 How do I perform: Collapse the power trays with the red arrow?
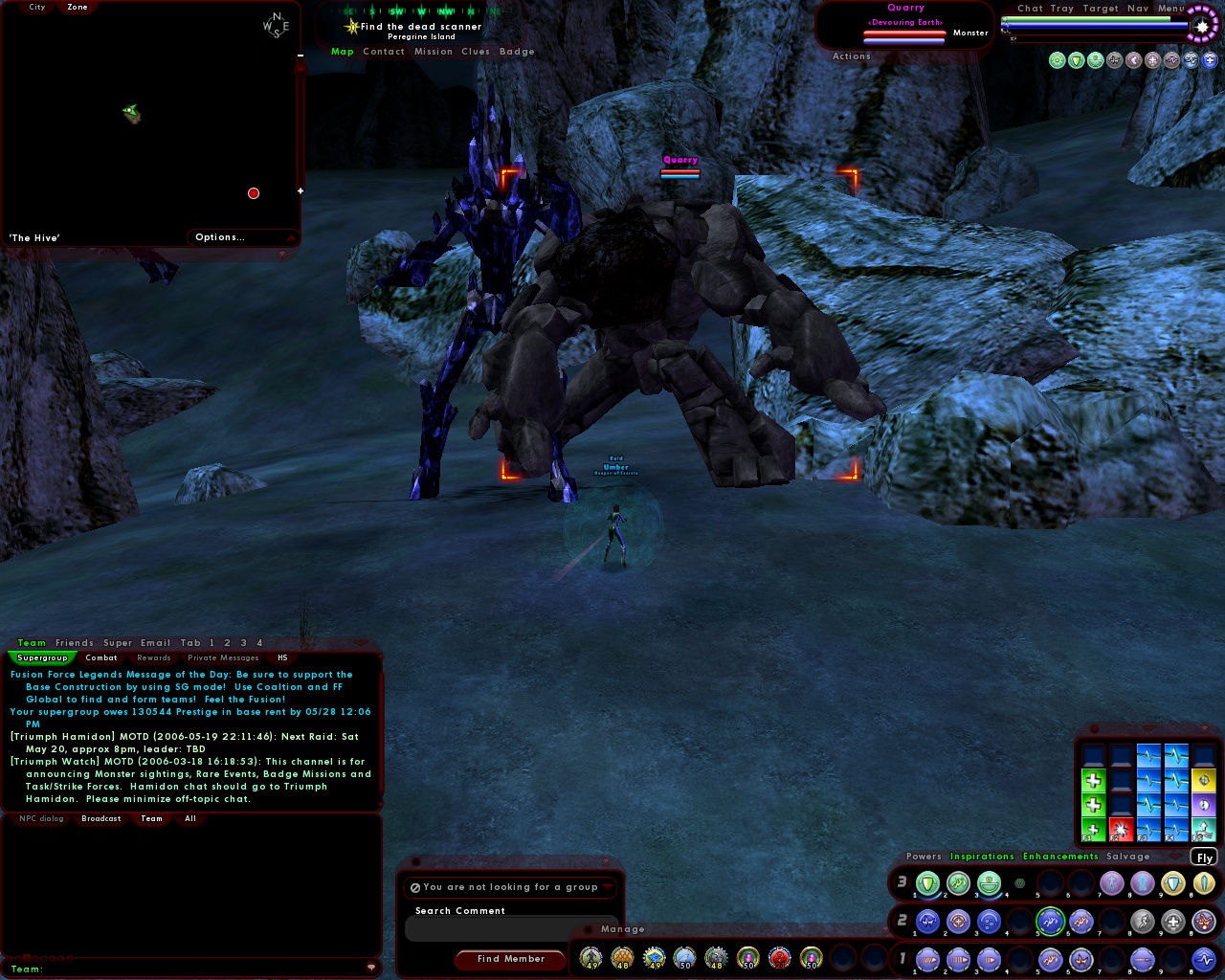click(x=1176, y=857)
